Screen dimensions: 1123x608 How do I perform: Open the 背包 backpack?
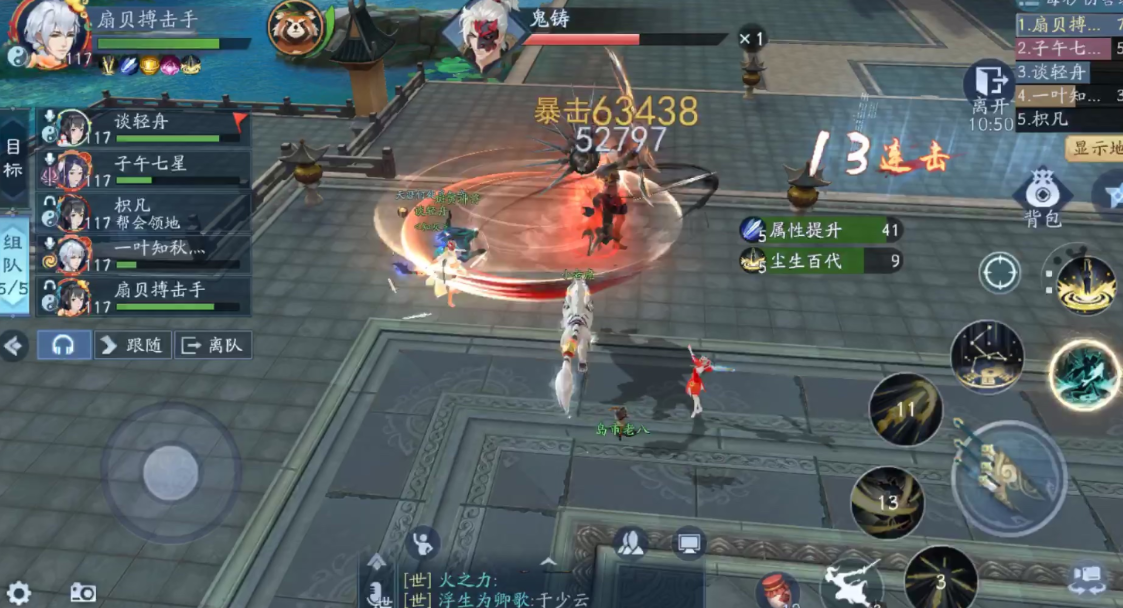[x=1042, y=196]
